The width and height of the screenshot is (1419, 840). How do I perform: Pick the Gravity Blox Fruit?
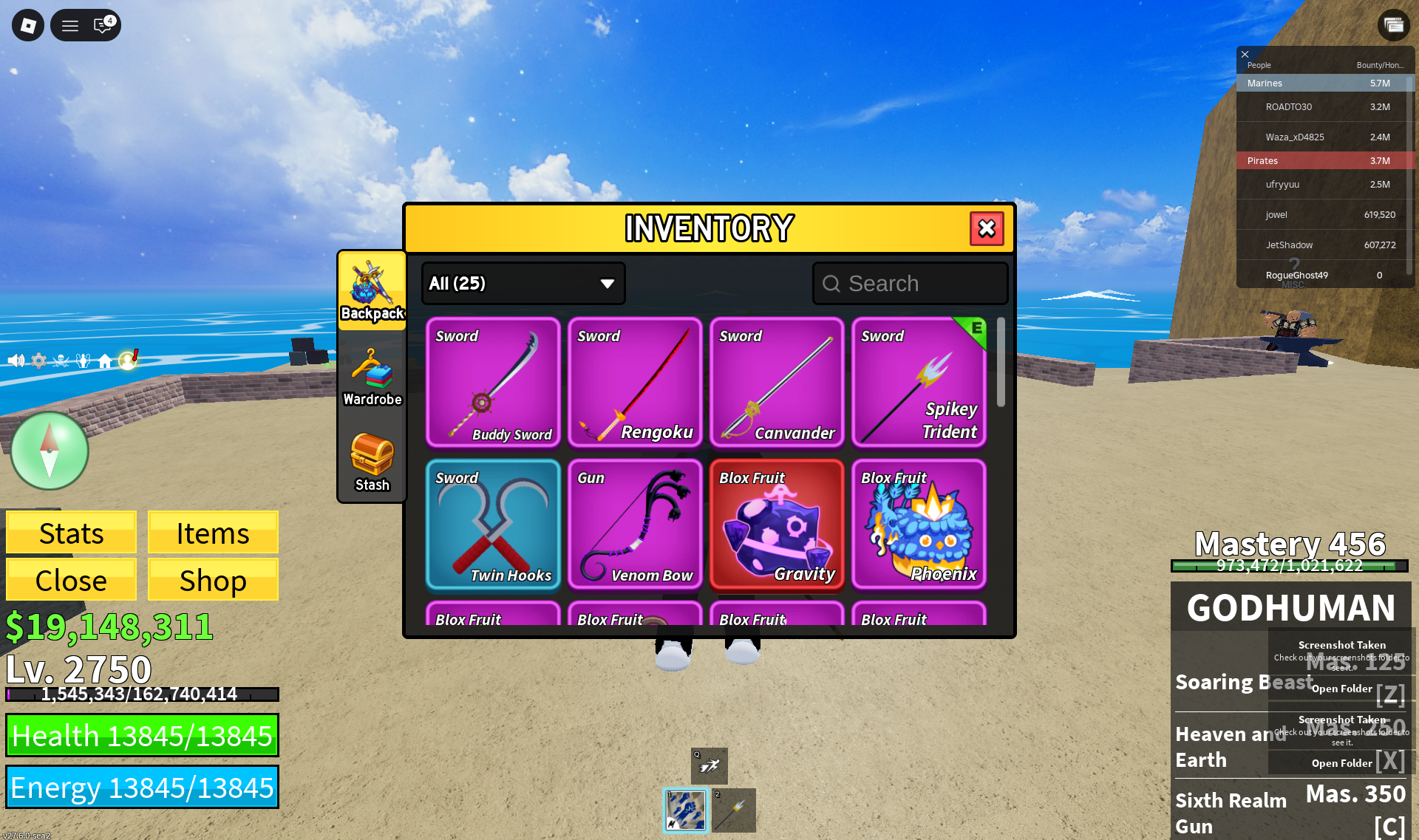click(777, 524)
